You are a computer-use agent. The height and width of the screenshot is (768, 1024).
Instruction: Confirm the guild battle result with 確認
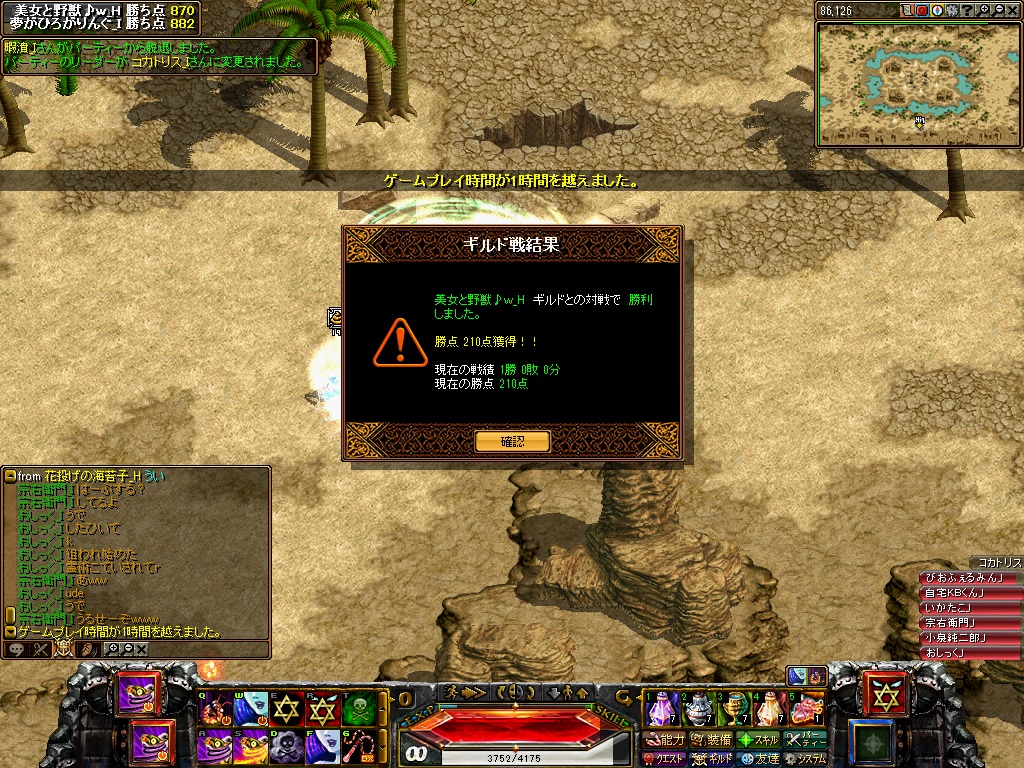512,441
